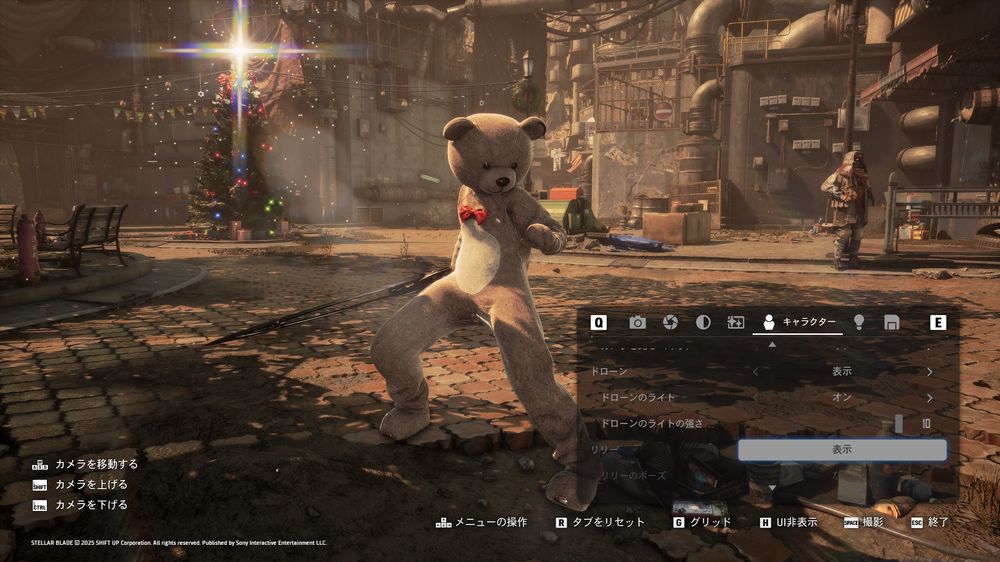This screenshot has width=1000, height=562.
Task: Open the sparkle frame effects tab
Action: click(x=736, y=322)
